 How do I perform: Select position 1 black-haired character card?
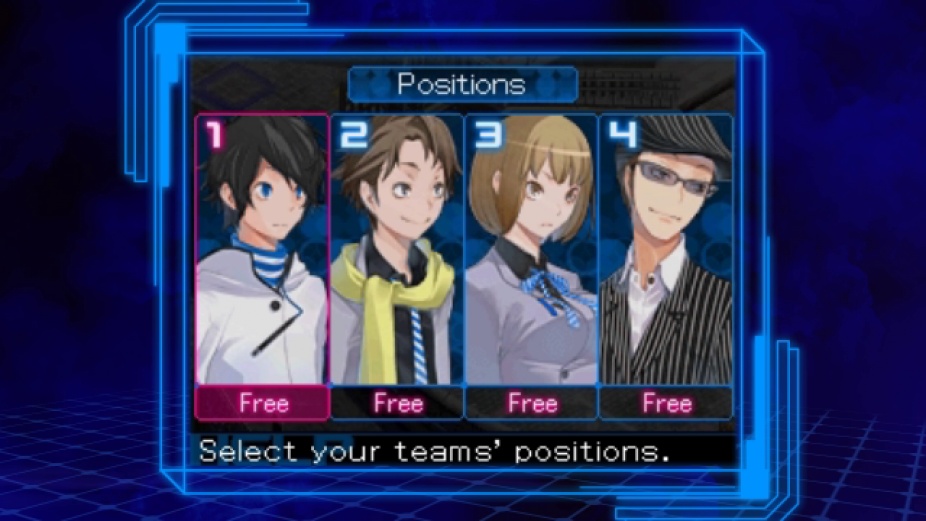click(x=262, y=250)
